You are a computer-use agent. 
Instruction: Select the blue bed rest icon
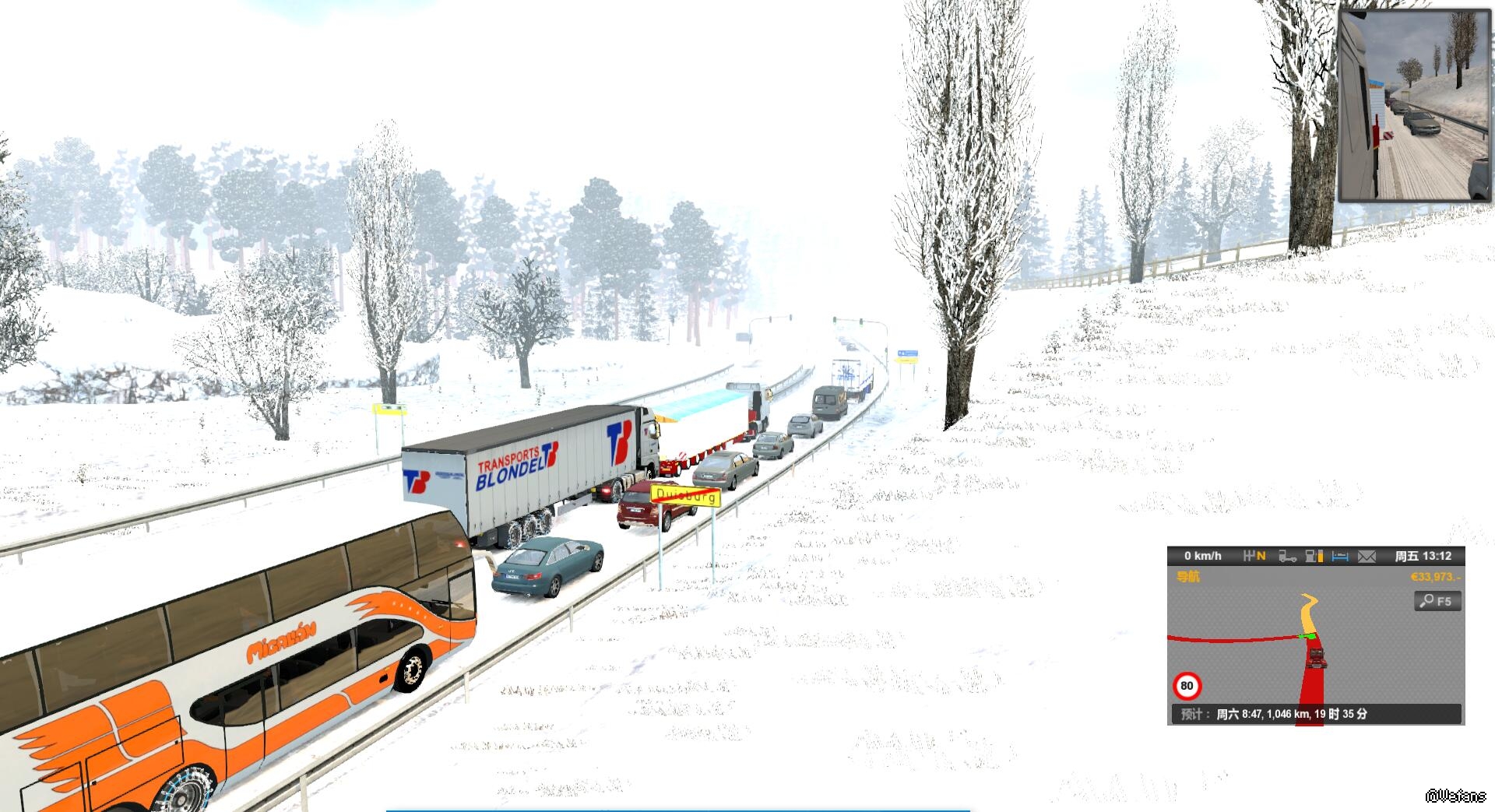coord(1340,556)
